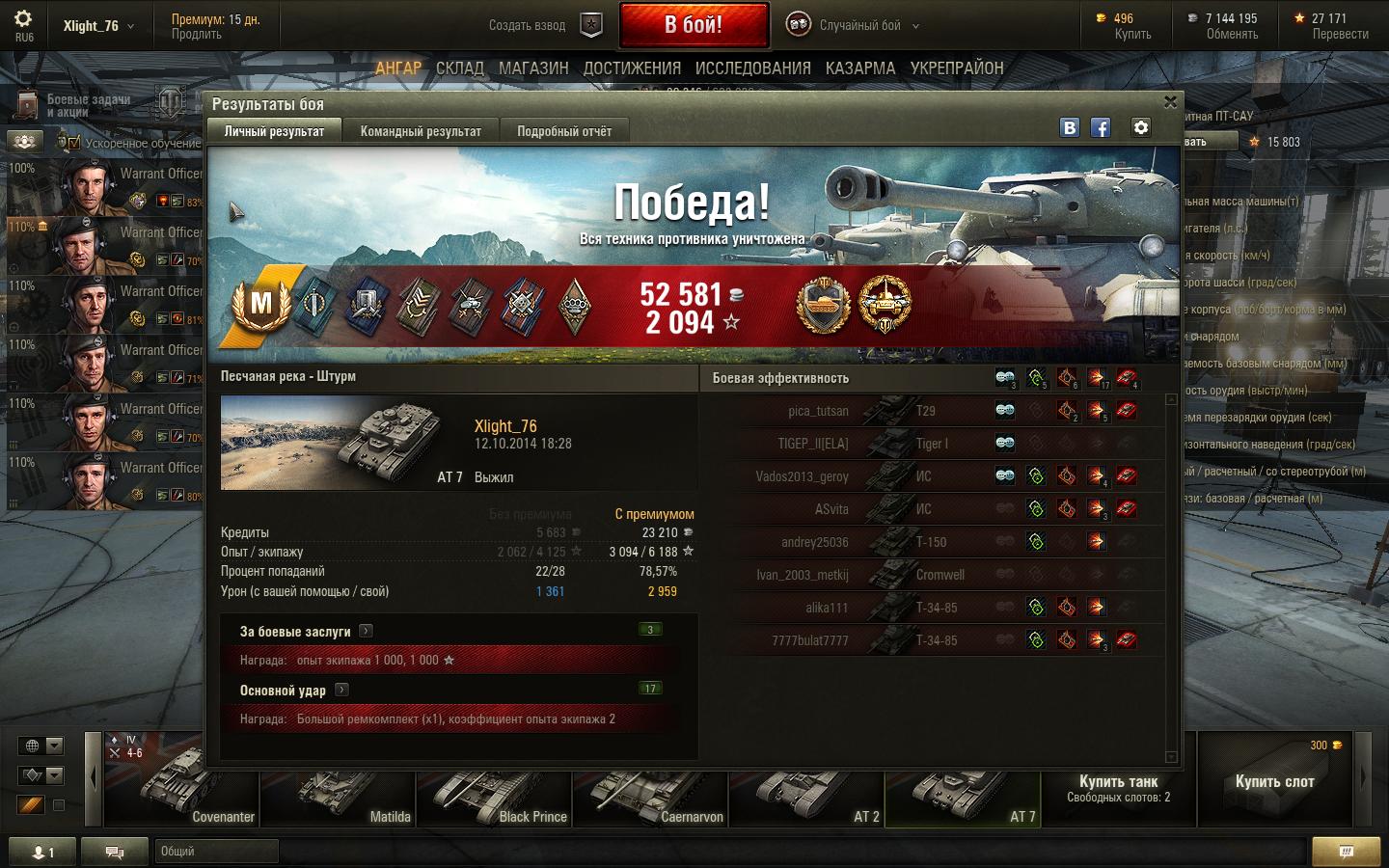Share the result on VK

tap(1069, 127)
